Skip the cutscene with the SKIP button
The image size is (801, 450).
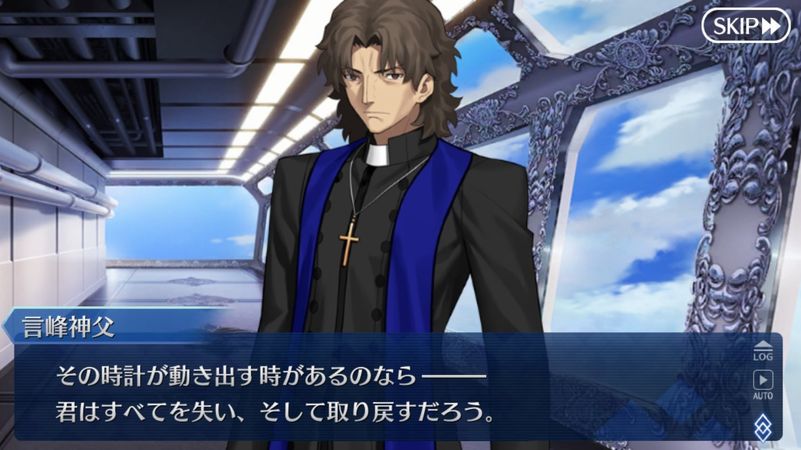point(745,25)
